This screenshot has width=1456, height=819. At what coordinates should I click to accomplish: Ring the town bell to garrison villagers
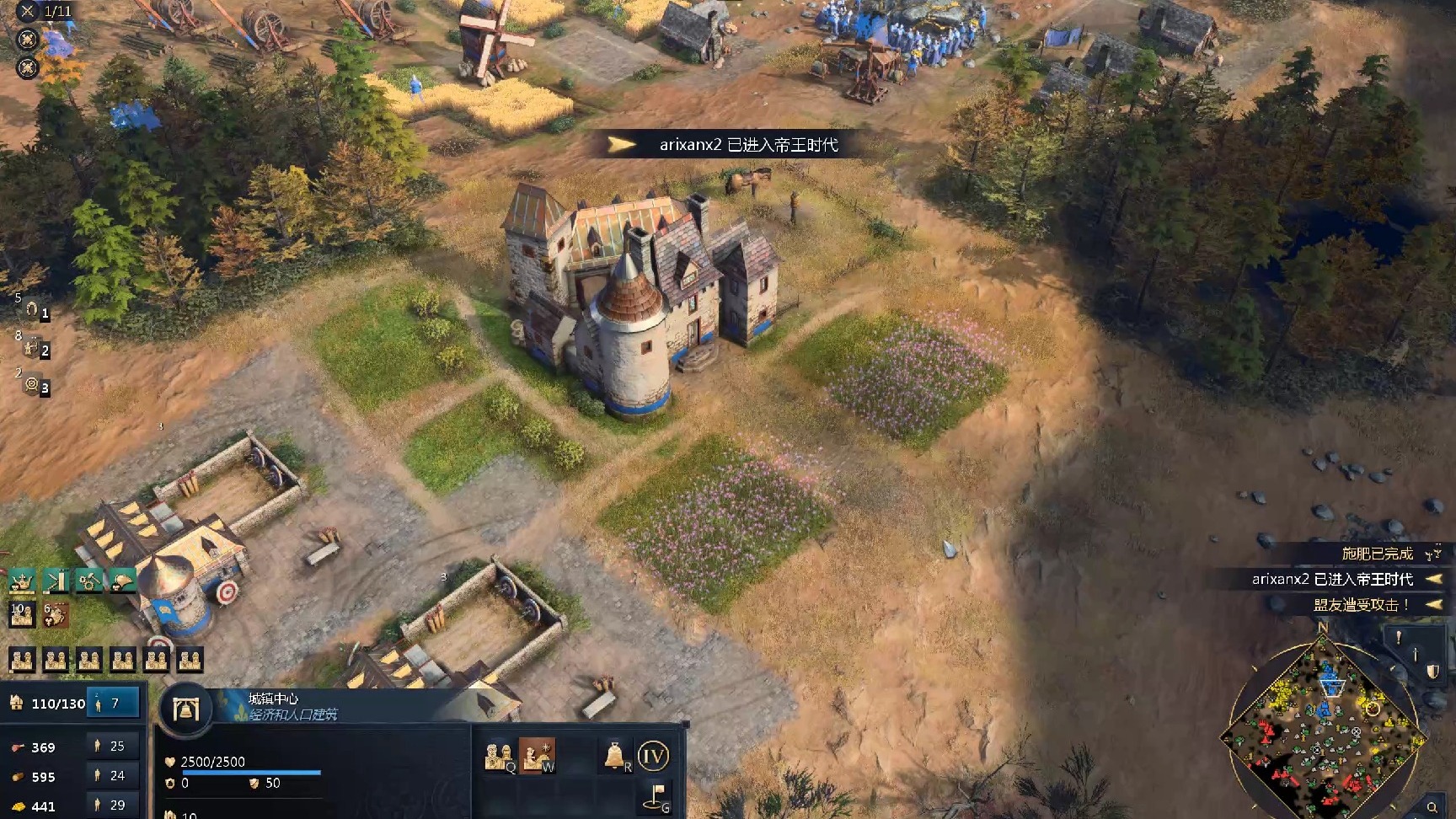click(x=616, y=756)
